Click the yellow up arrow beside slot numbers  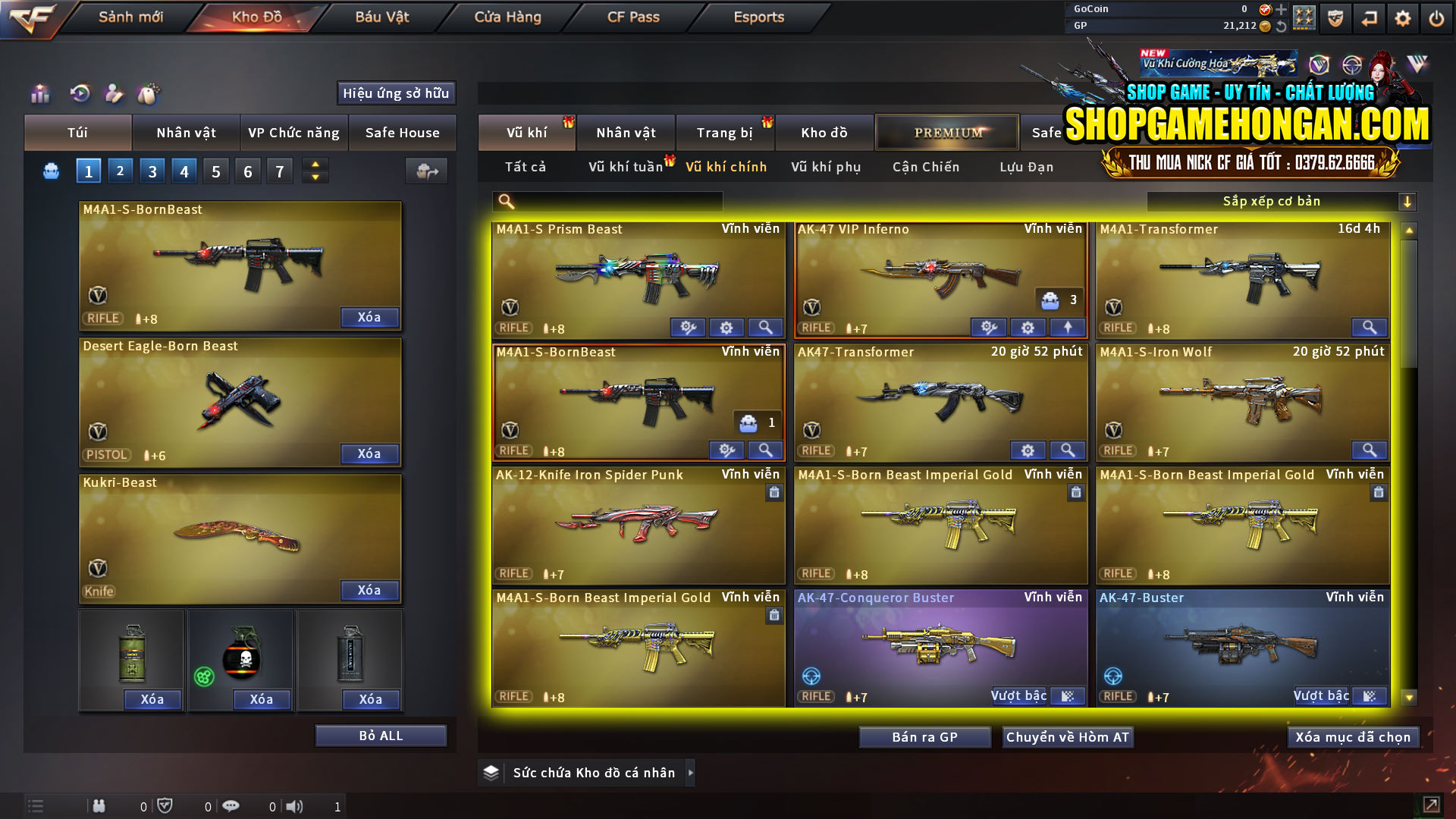click(x=314, y=165)
